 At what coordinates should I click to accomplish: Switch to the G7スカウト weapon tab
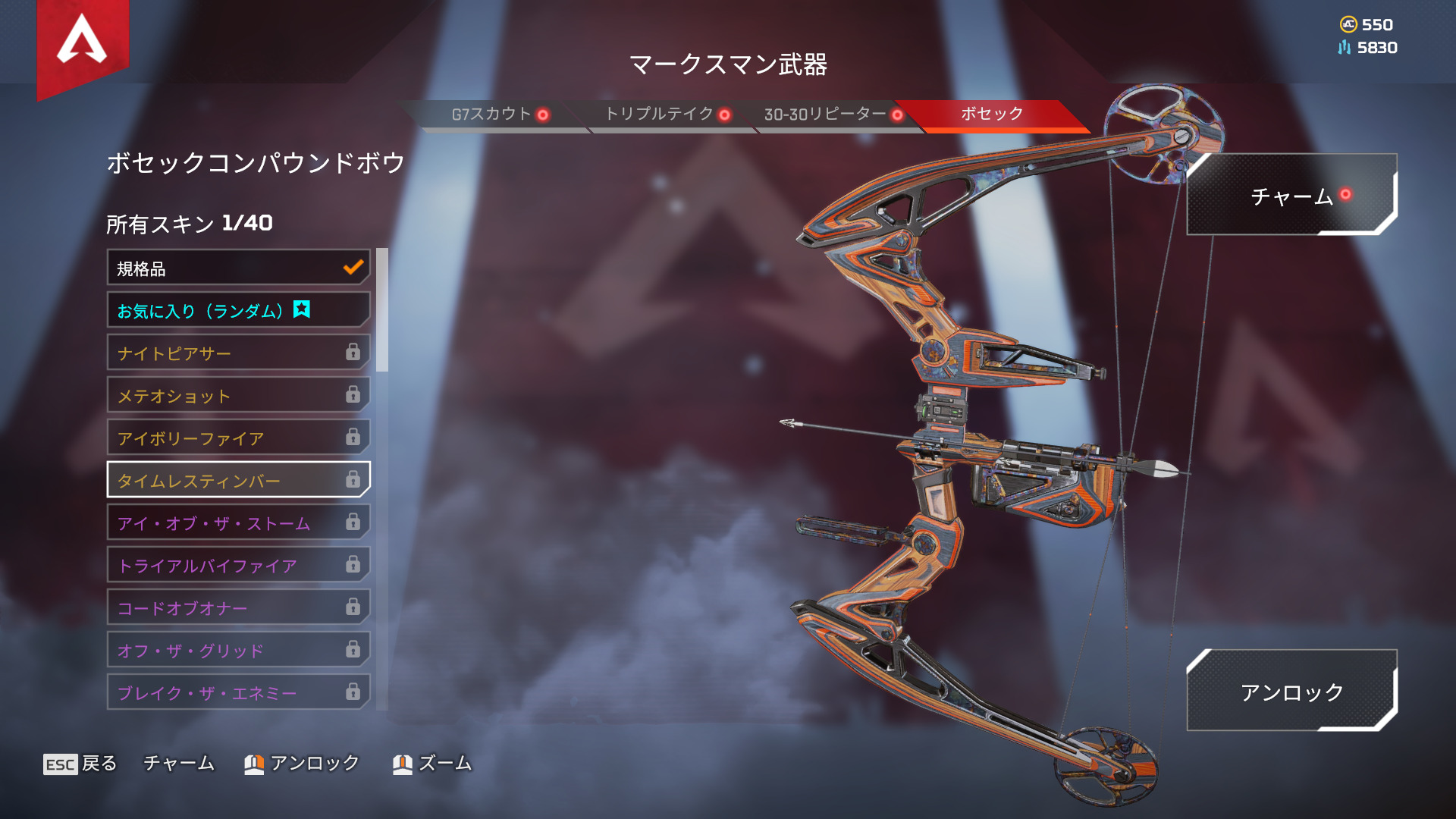point(491,115)
